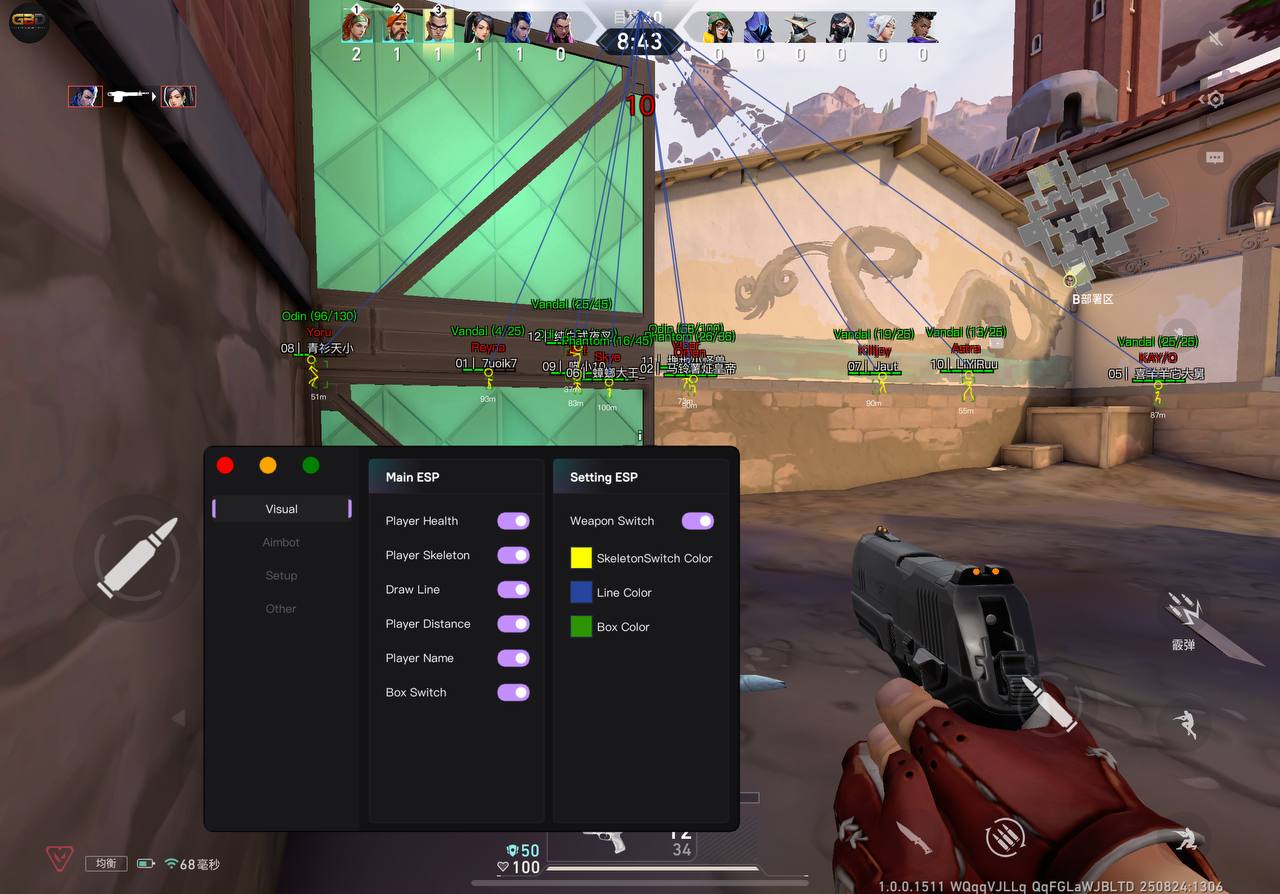This screenshot has height=894, width=1280.
Task: Switch off the Player Name toggle
Action: pos(513,658)
